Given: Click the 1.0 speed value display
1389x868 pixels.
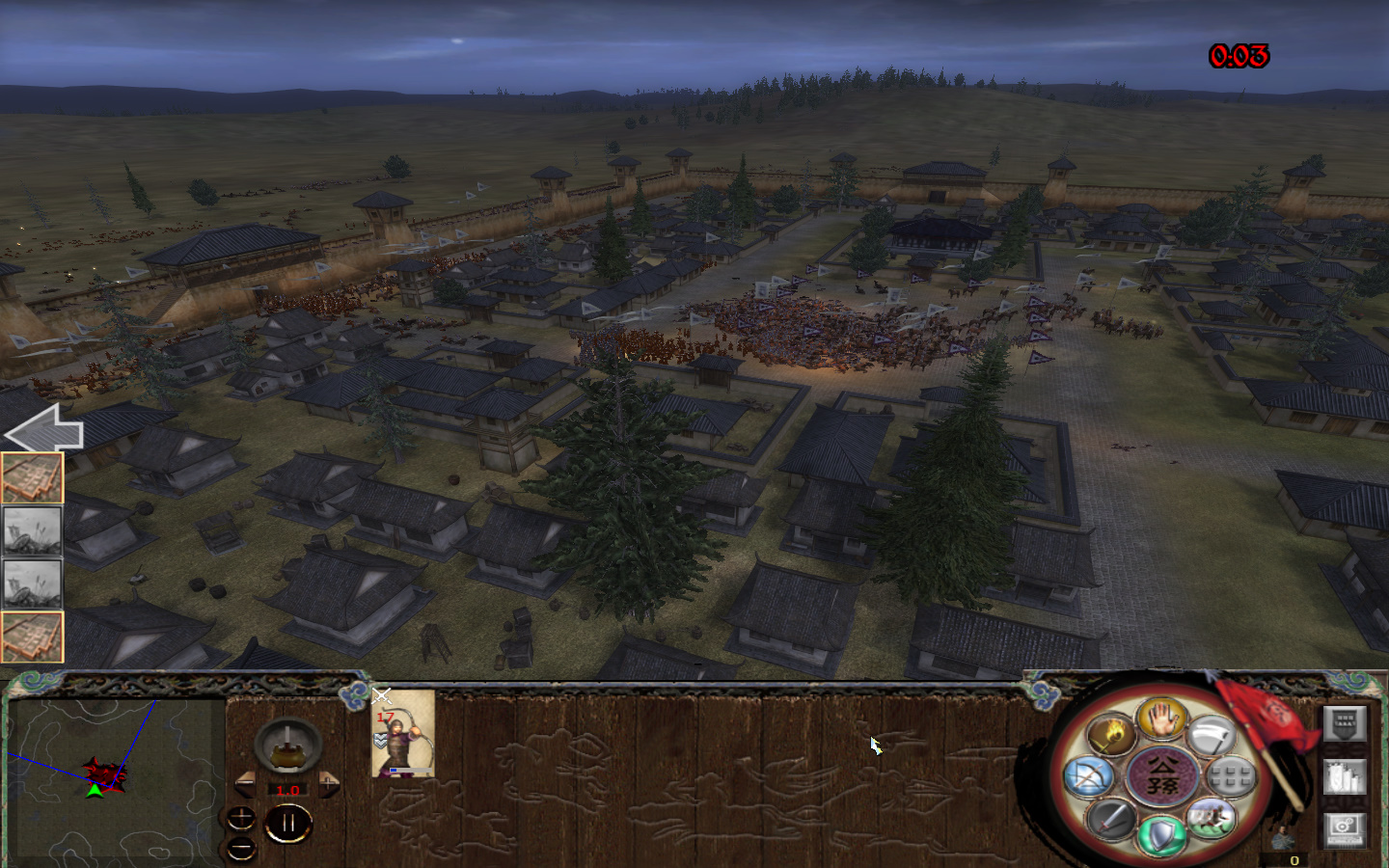Looking at the screenshot, I should (288, 789).
